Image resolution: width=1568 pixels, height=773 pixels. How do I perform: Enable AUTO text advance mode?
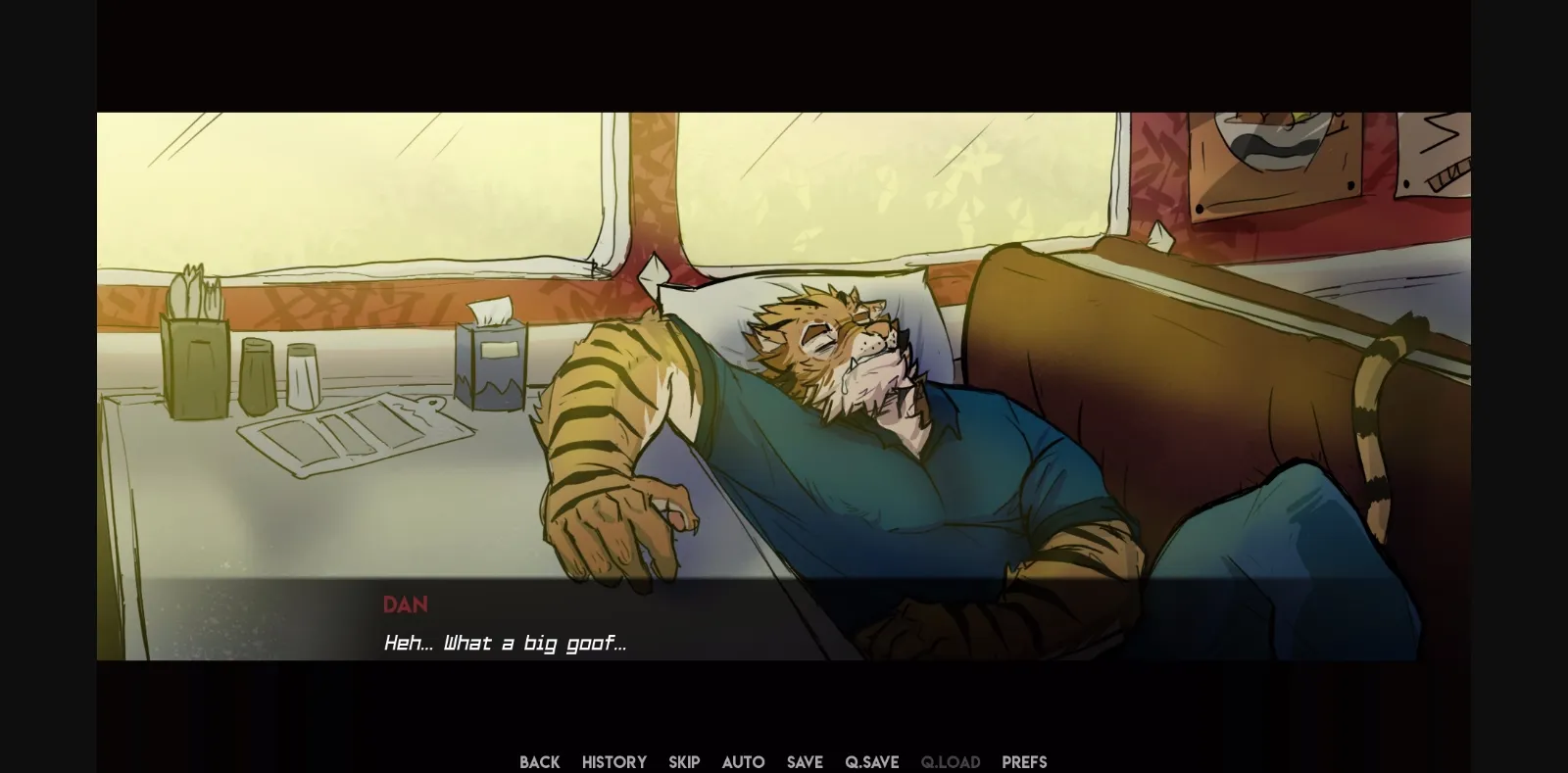(x=743, y=761)
